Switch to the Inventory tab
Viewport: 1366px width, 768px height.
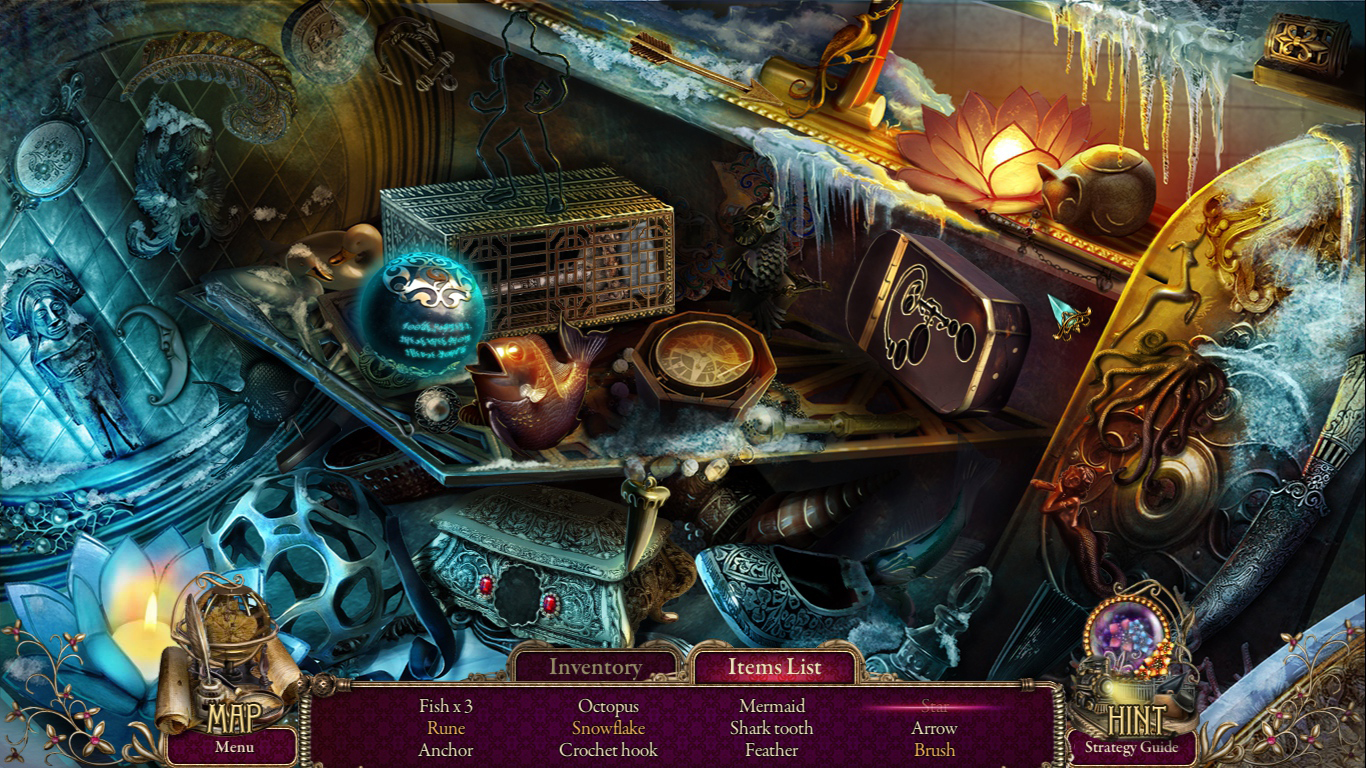coord(596,666)
